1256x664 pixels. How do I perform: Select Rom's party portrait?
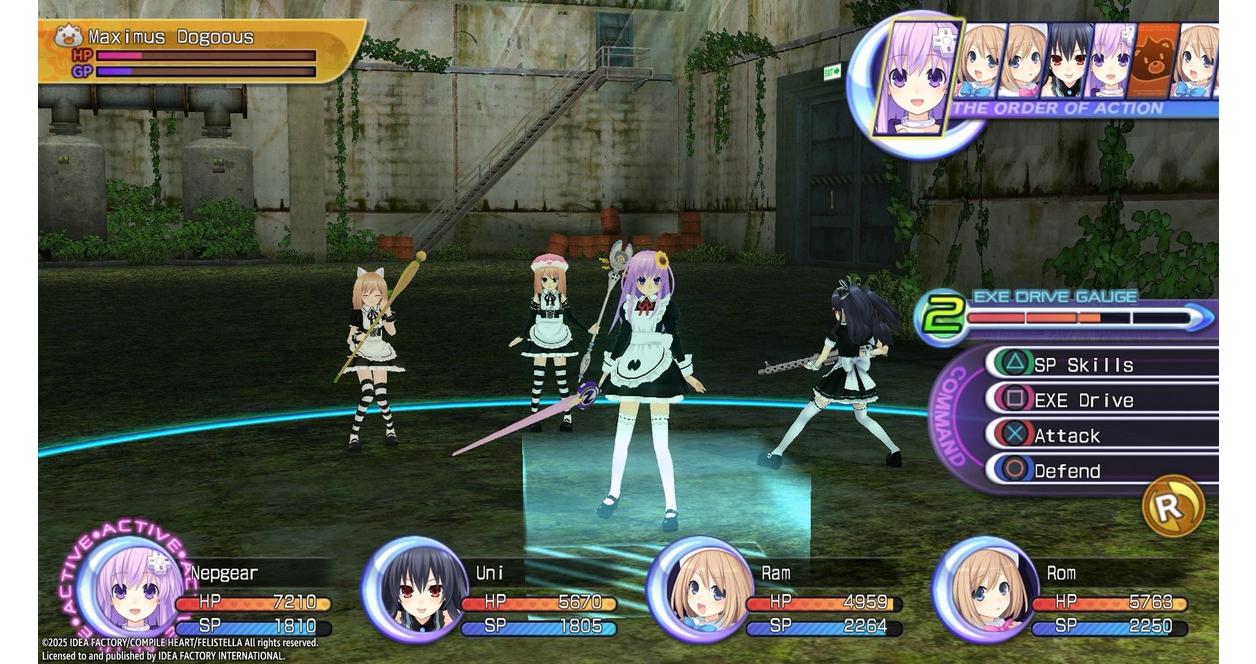tap(984, 590)
